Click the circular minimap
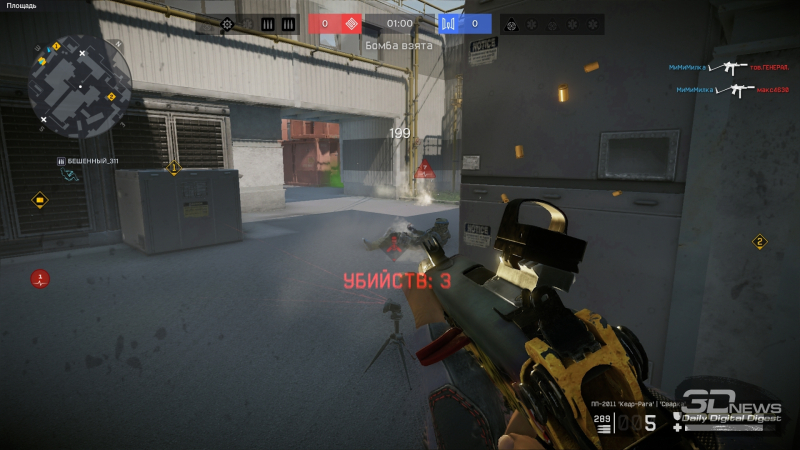 pos(76,86)
